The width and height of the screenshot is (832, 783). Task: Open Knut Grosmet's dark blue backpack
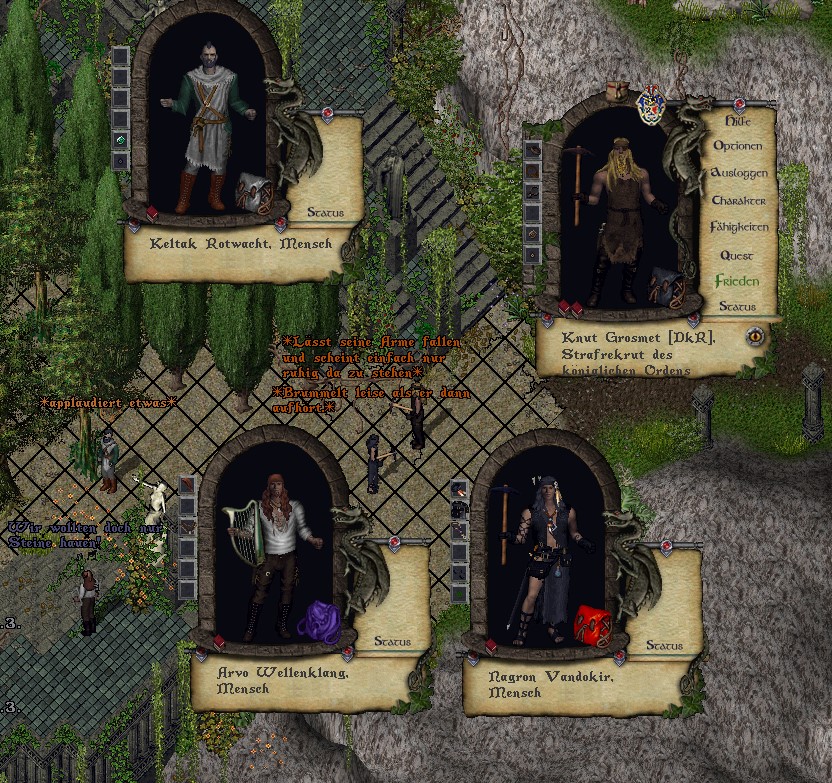click(x=665, y=285)
